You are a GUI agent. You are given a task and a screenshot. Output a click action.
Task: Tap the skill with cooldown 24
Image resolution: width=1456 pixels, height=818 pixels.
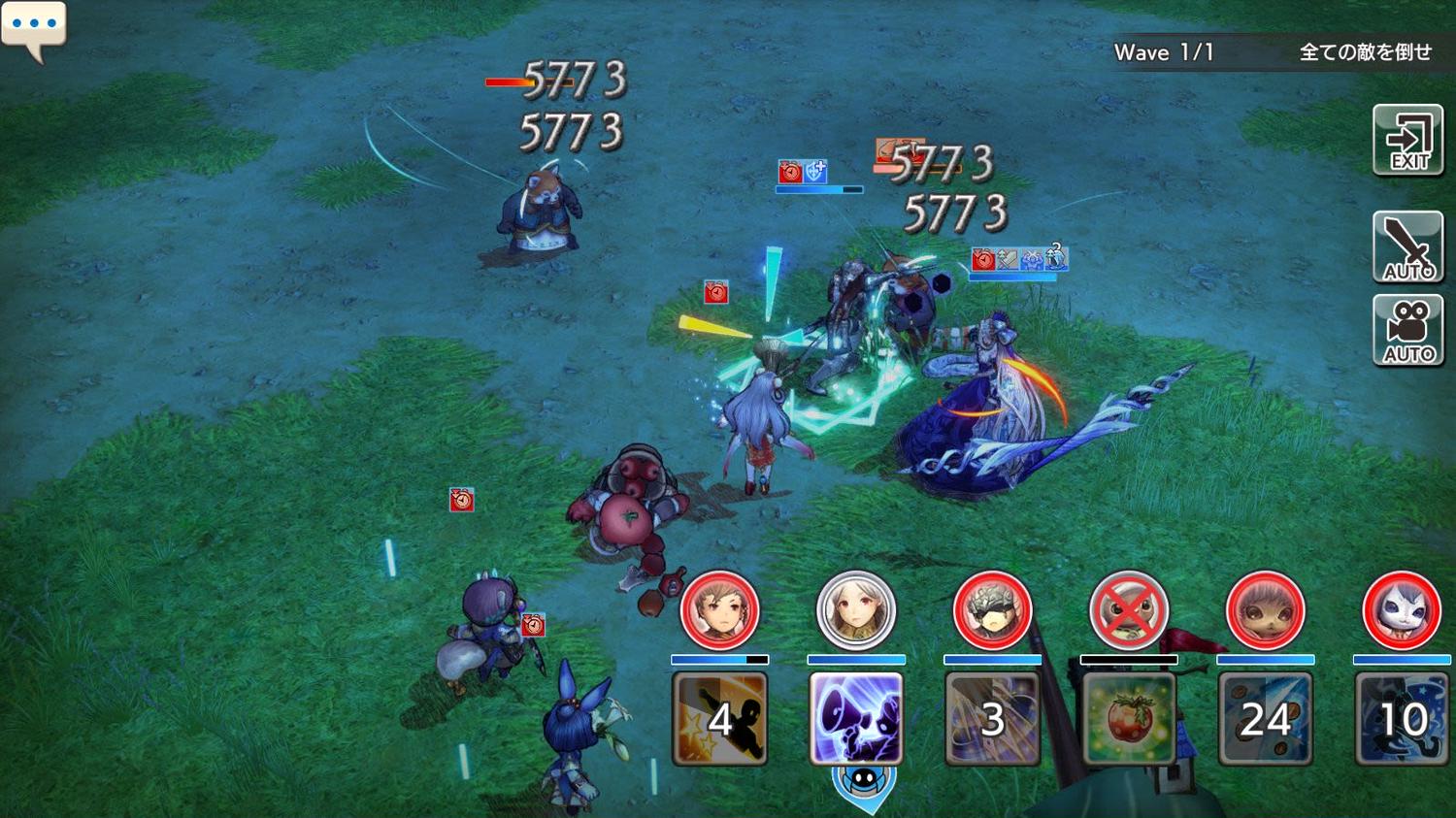pos(1265,719)
